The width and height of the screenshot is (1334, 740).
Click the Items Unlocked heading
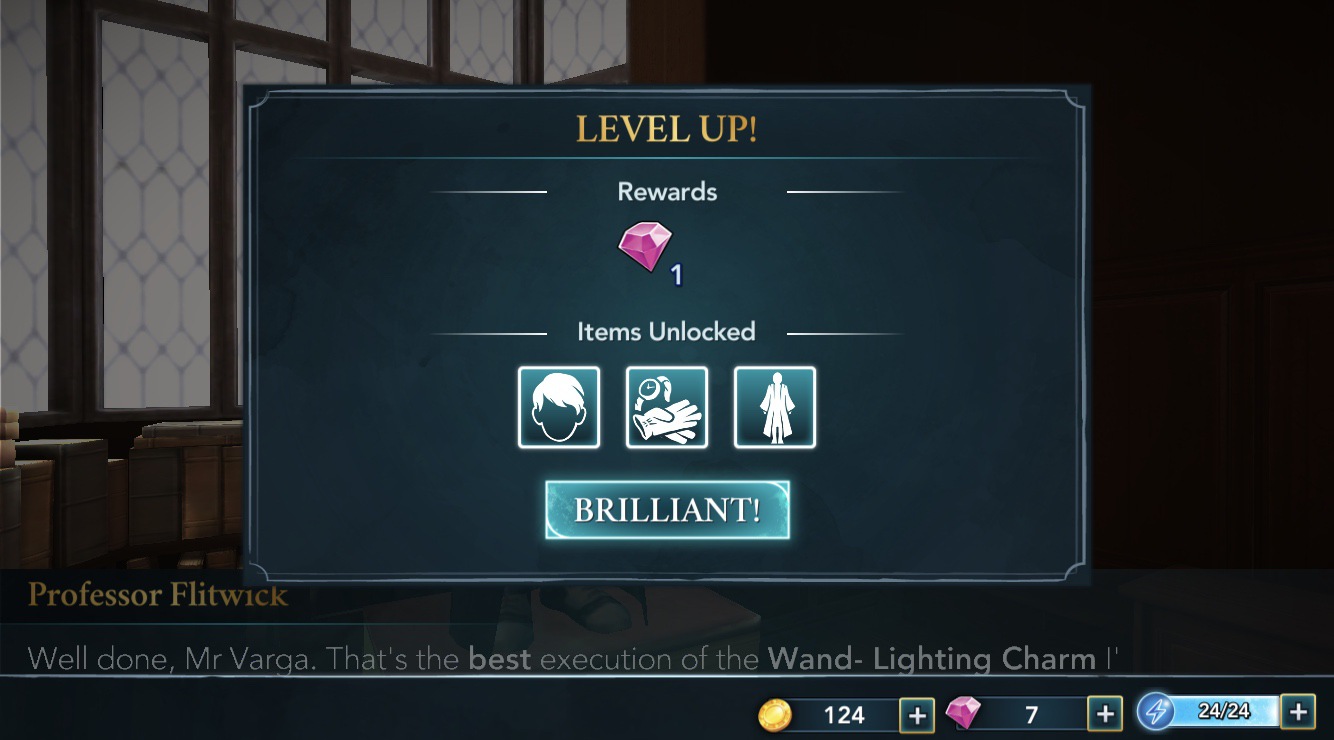coord(666,331)
